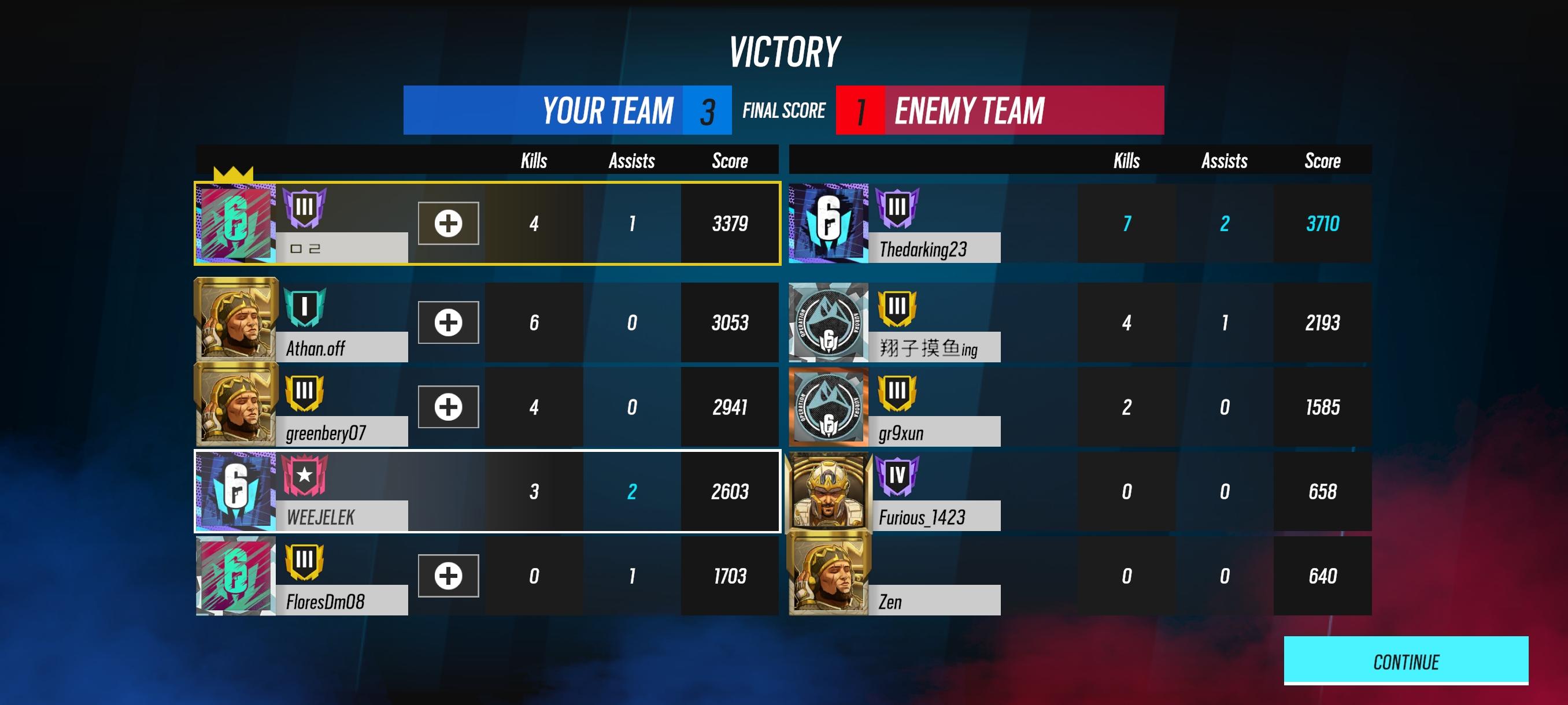Click the invite plus on greenbery07's row

pyautogui.click(x=449, y=406)
